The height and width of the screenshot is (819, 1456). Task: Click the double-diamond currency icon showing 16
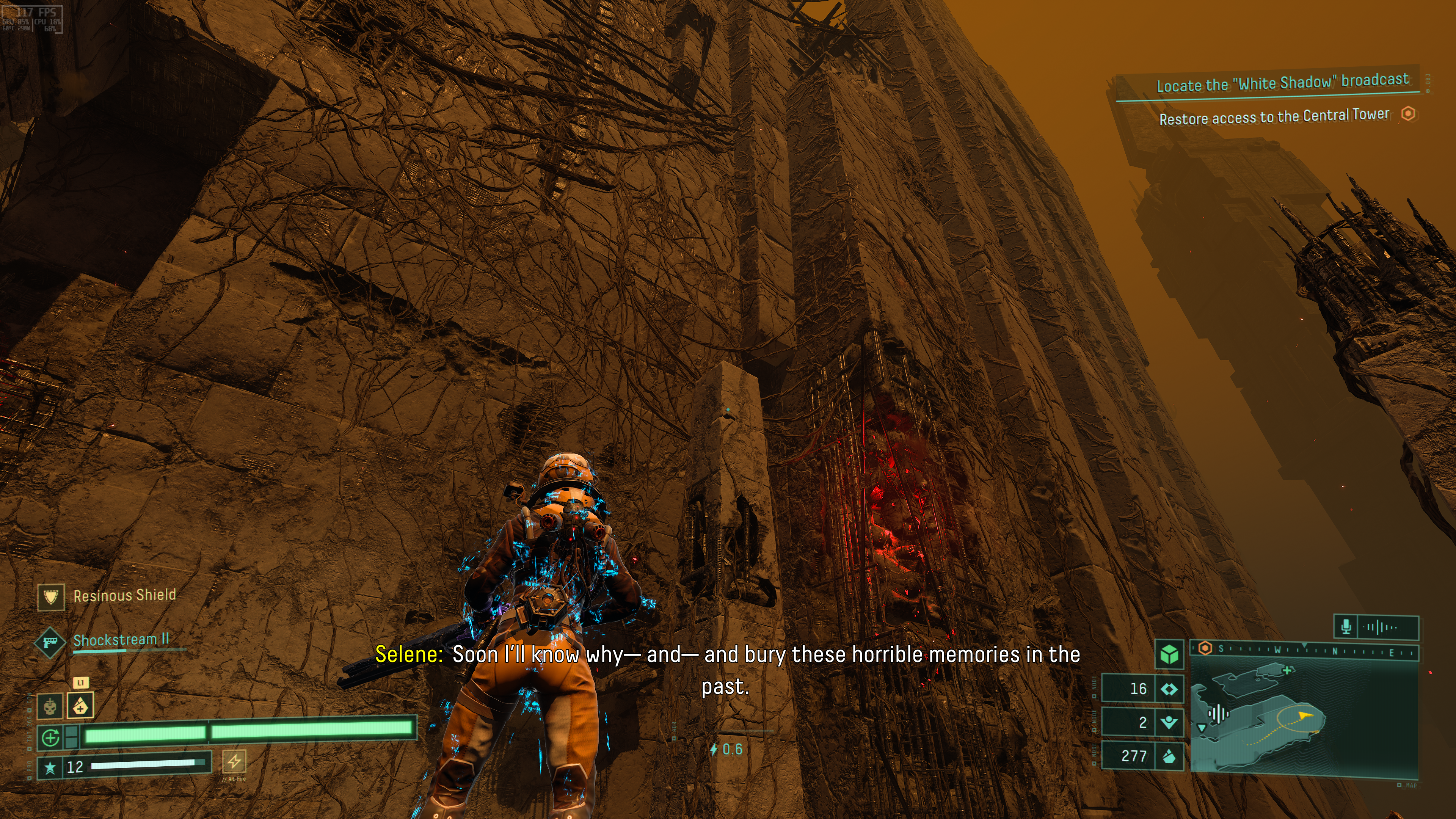click(x=1169, y=689)
